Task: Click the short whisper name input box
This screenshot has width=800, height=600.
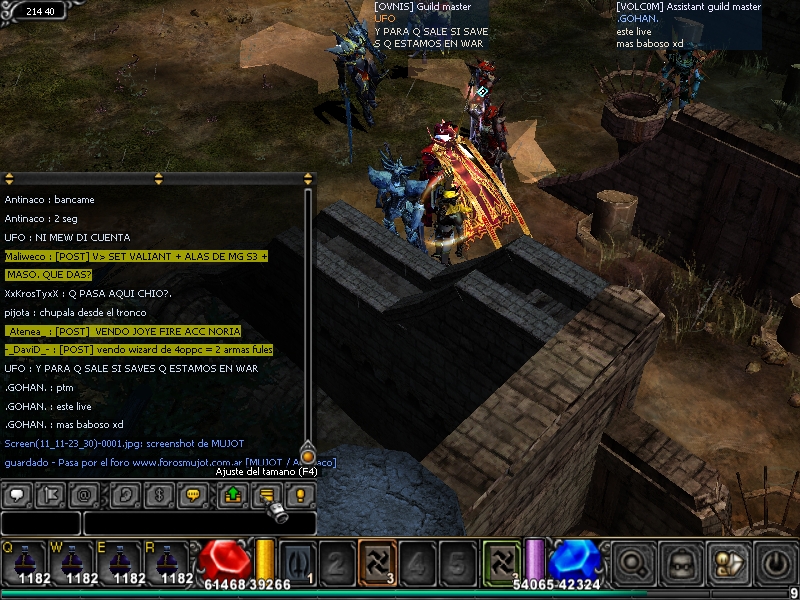Action: click(40, 523)
